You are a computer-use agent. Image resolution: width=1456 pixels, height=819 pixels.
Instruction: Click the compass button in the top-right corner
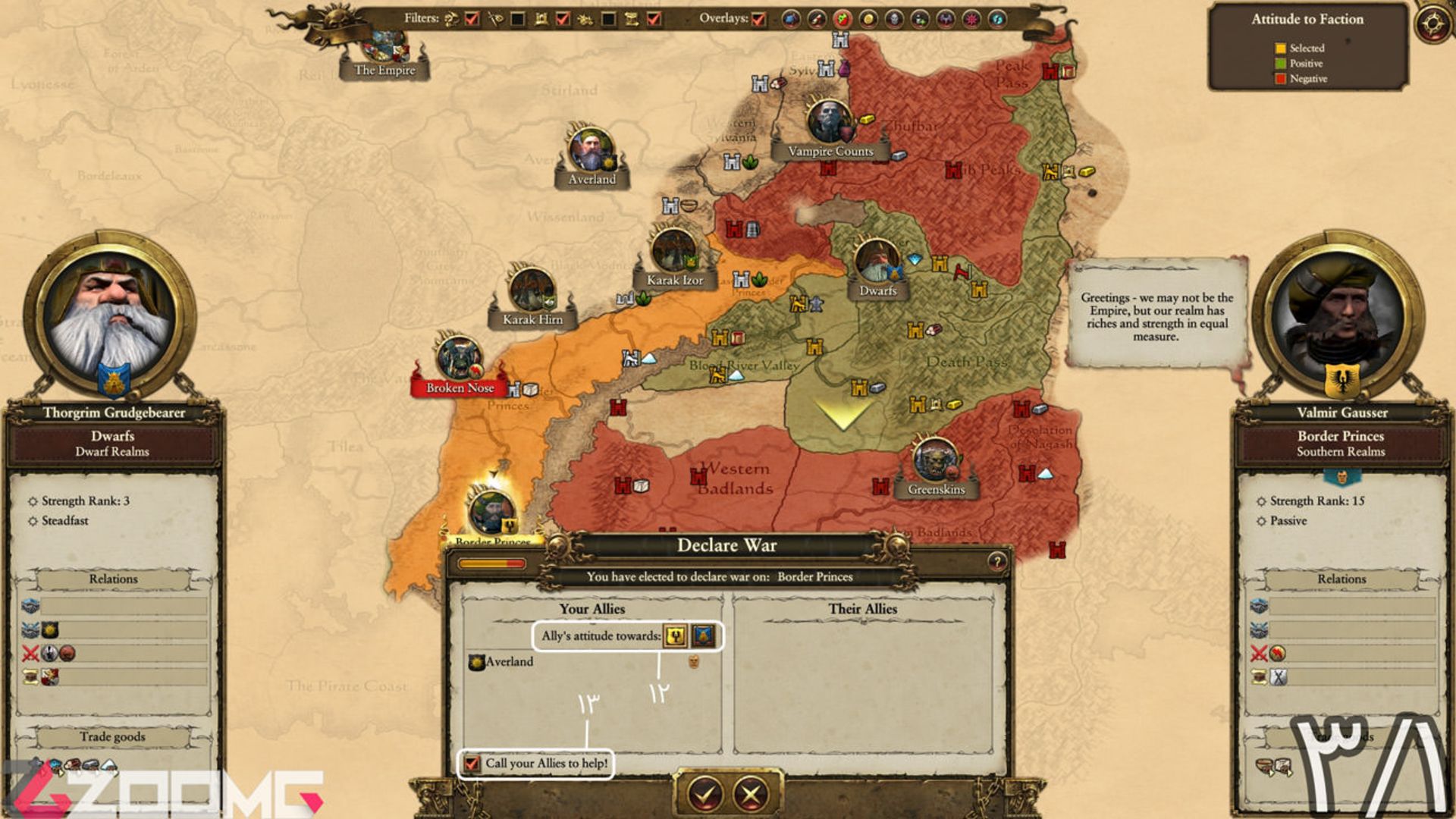pyautogui.click(x=1432, y=24)
